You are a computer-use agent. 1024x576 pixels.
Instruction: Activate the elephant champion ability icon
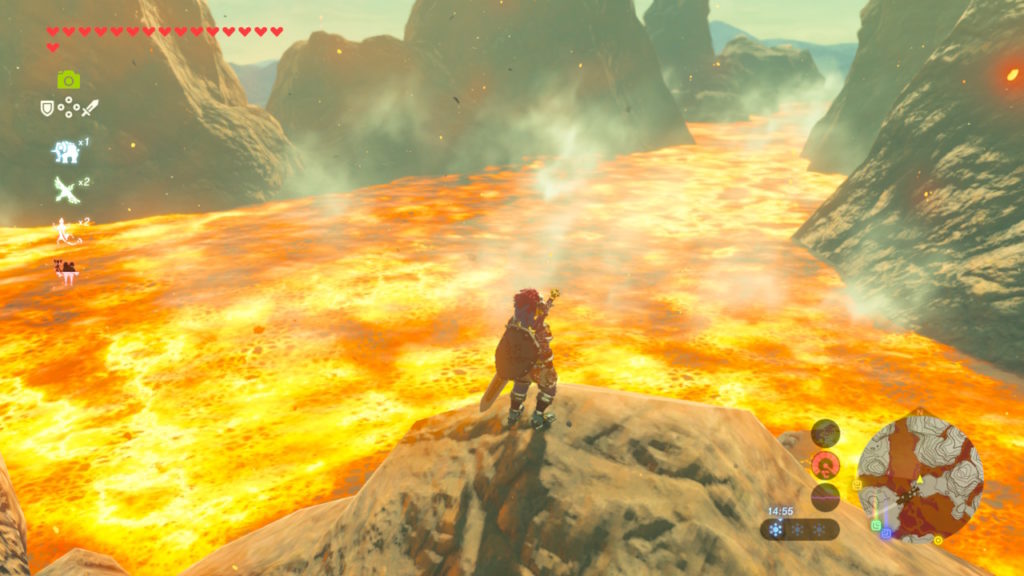pos(66,151)
